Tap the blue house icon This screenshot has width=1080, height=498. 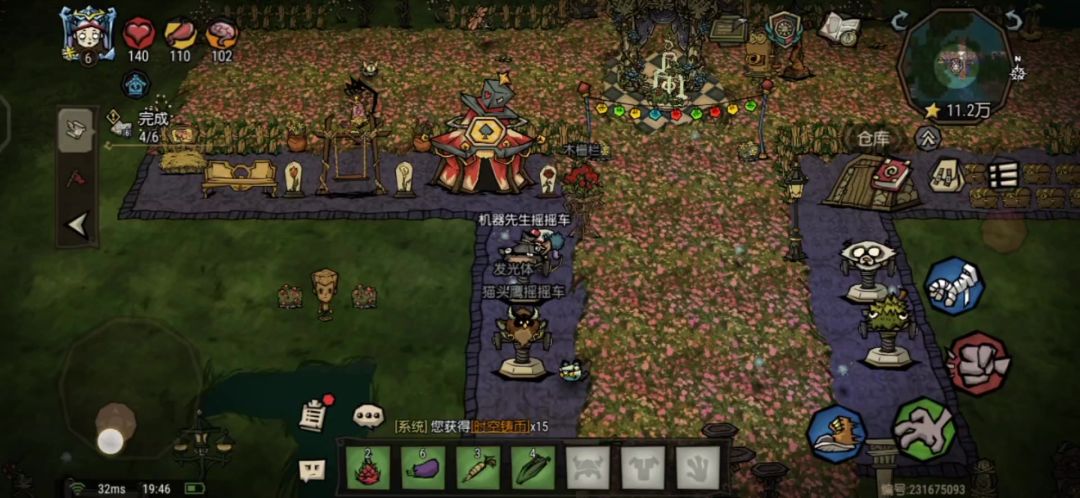[x=136, y=84]
